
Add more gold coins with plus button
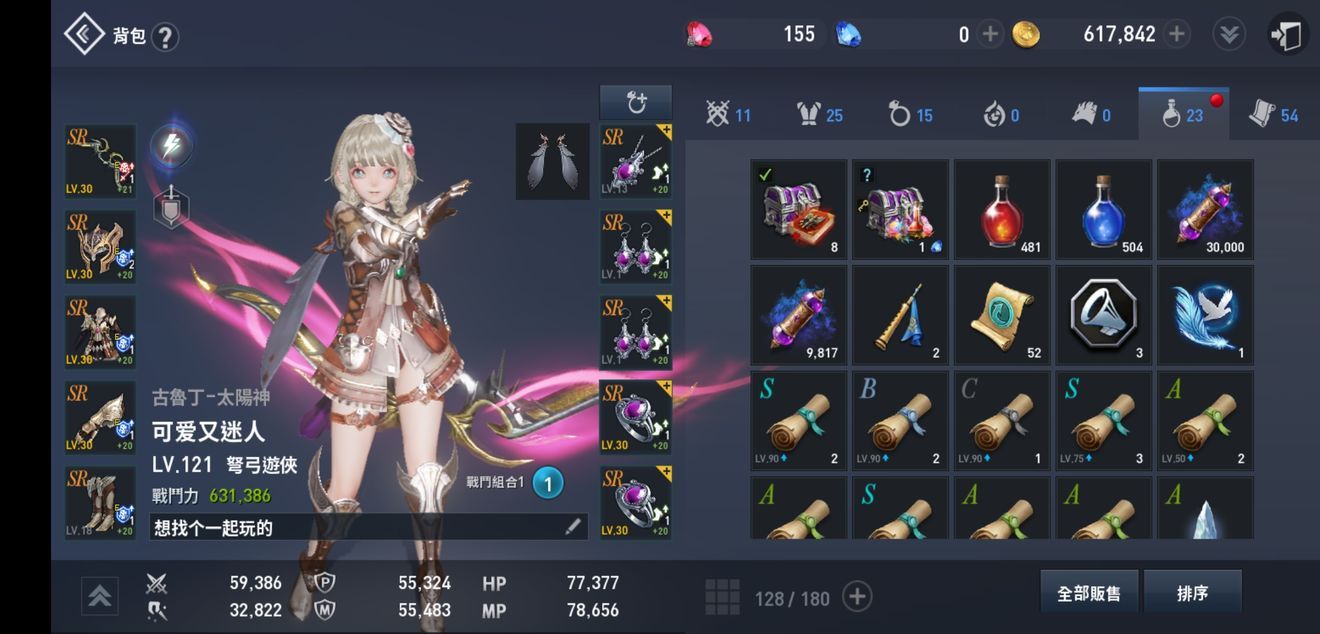click(x=1177, y=34)
